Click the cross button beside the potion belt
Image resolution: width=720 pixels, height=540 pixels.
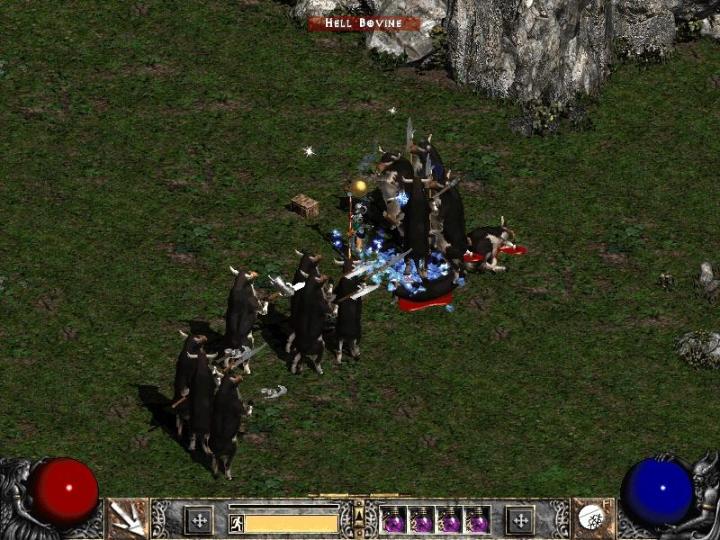coord(520,520)
